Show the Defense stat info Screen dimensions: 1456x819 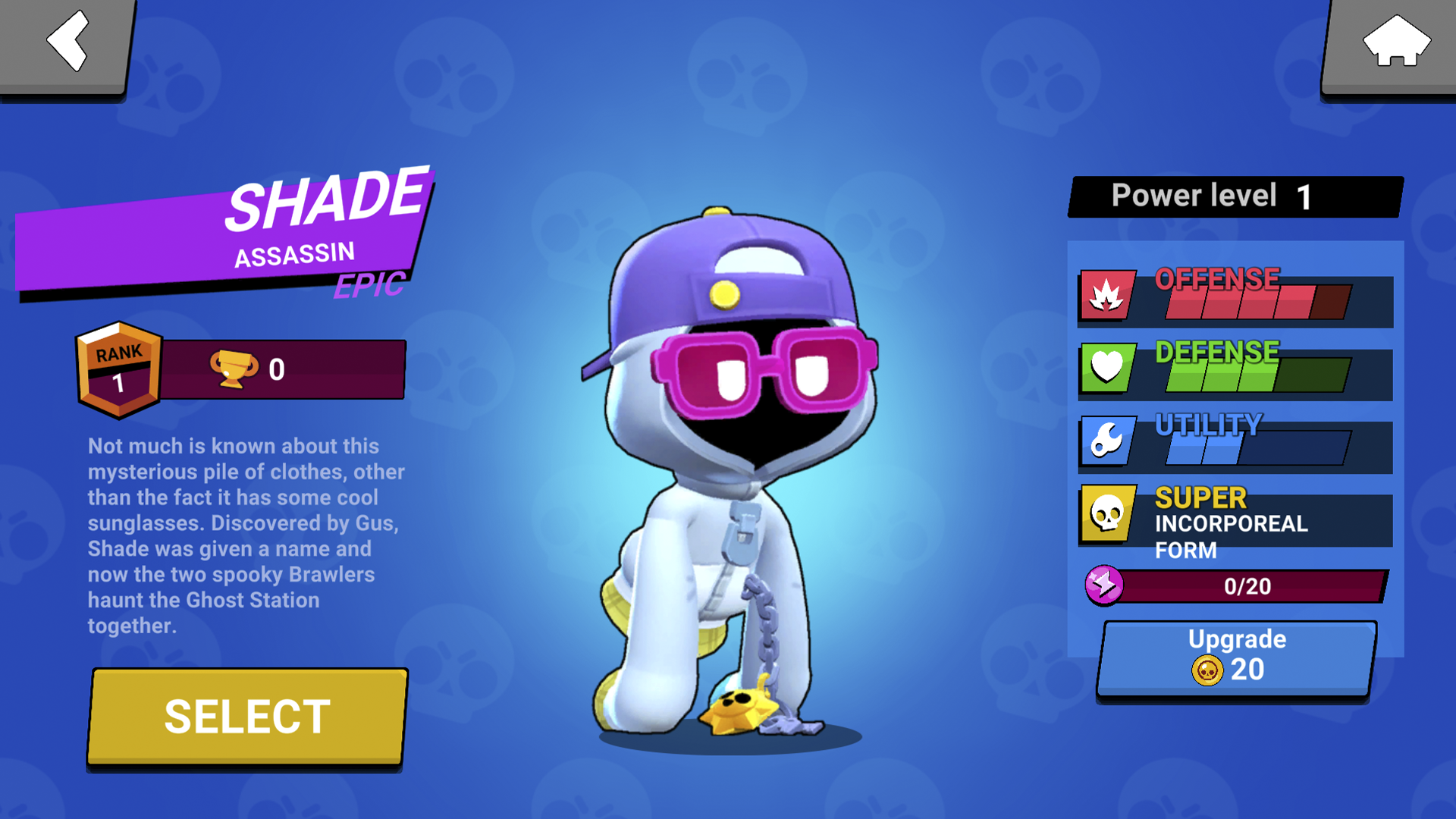click(1235, 369)
